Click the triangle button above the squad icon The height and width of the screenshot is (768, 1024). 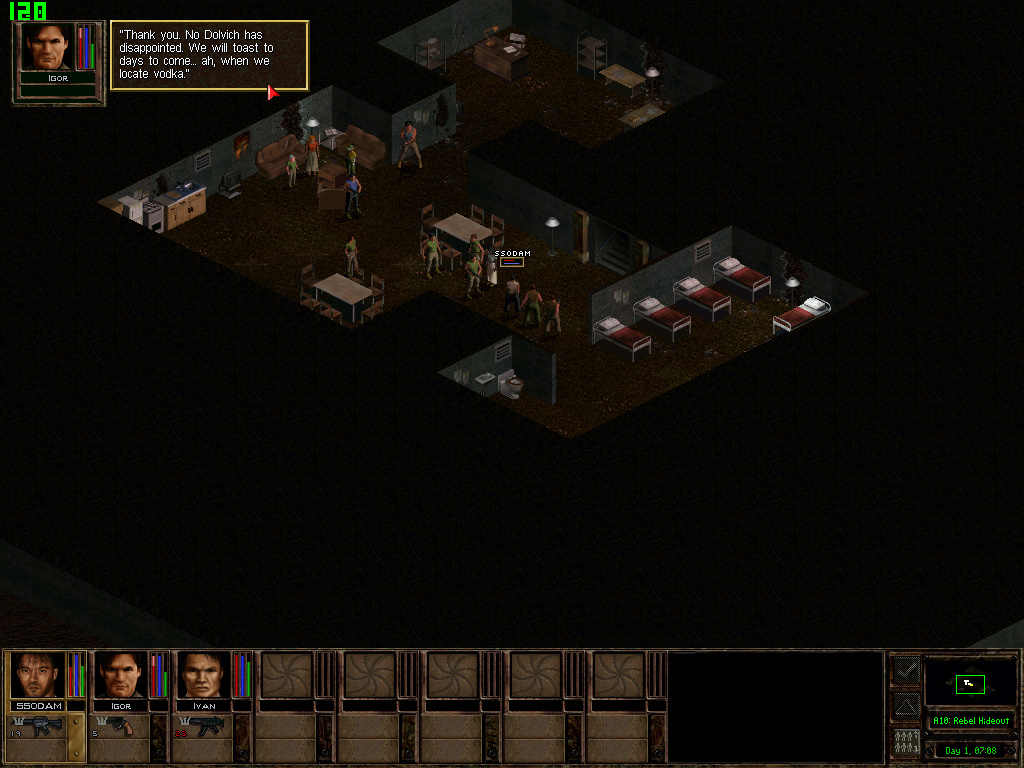click(906, 707)
